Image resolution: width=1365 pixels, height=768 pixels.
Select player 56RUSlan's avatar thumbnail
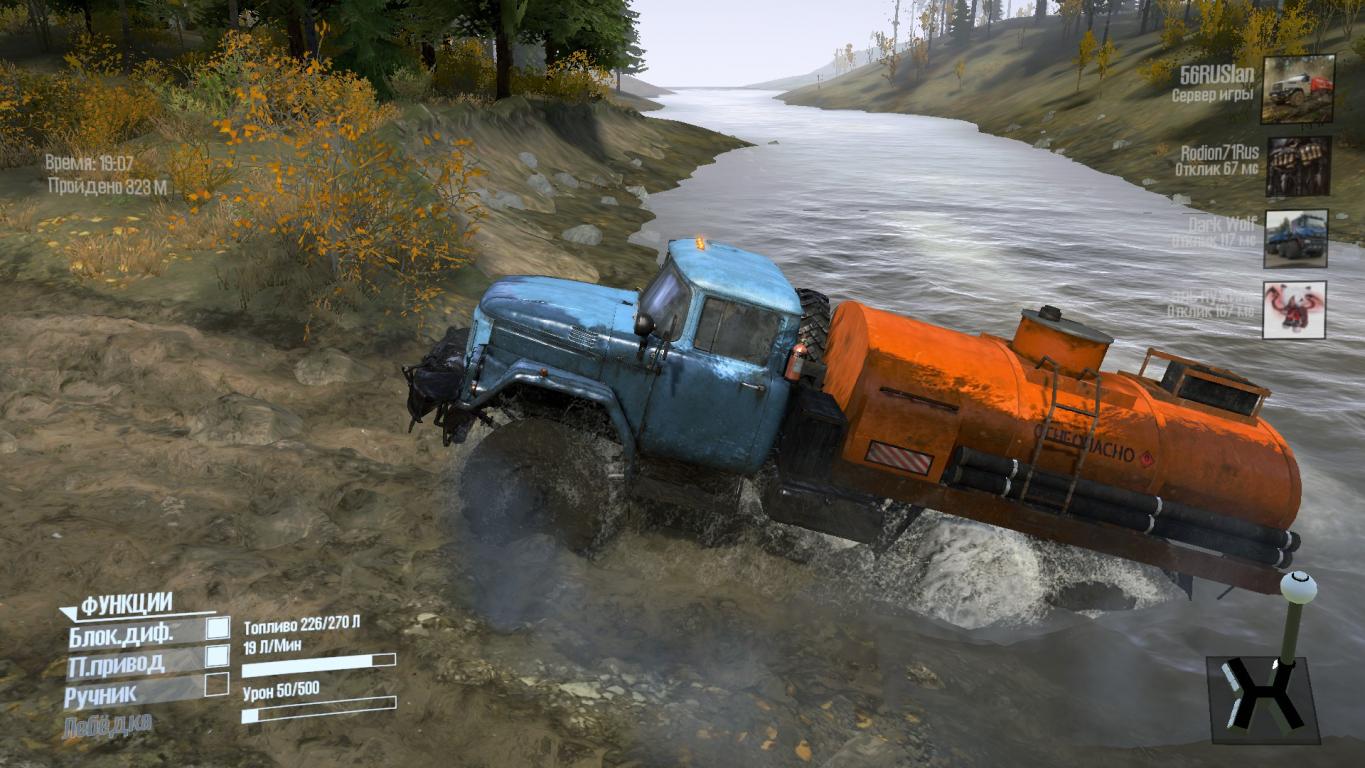pyautogui.click(x=1297, y=89)
